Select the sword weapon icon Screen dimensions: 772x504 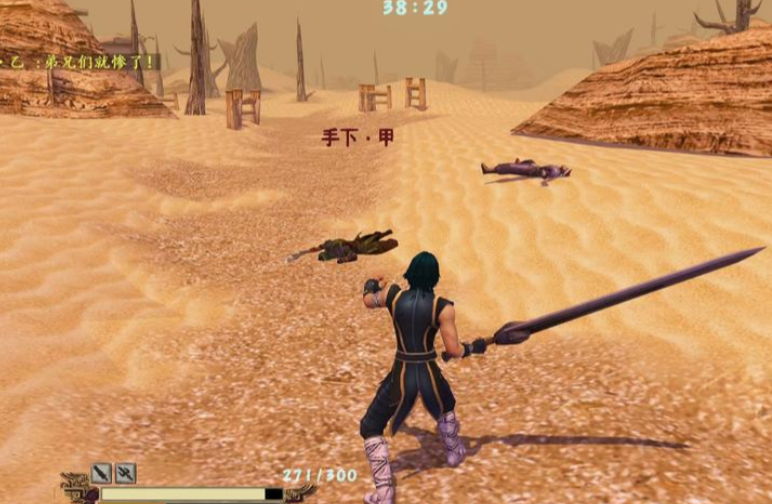101,473
